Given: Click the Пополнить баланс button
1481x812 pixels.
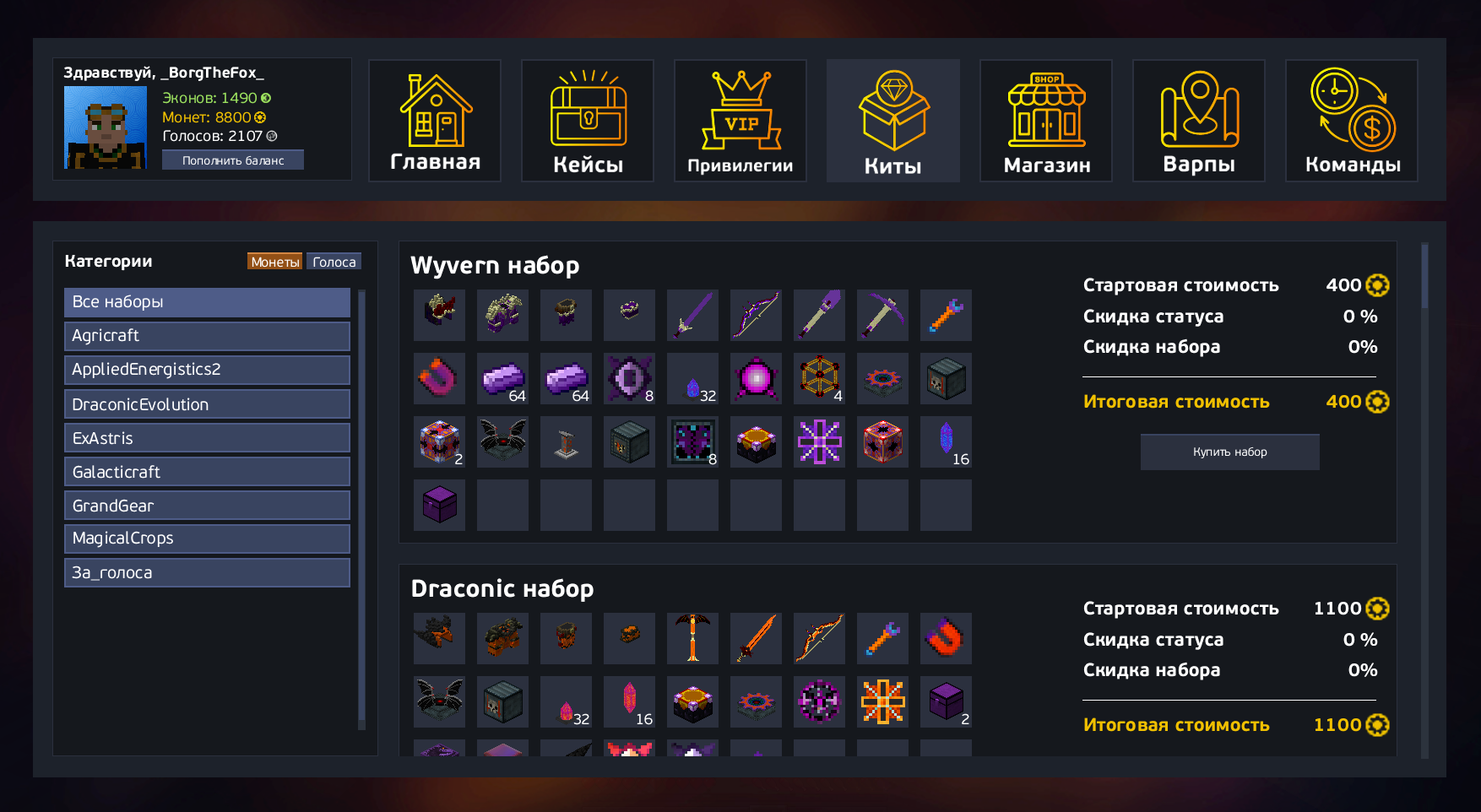Looking at the screenshot, I should (x=233, y=160).
